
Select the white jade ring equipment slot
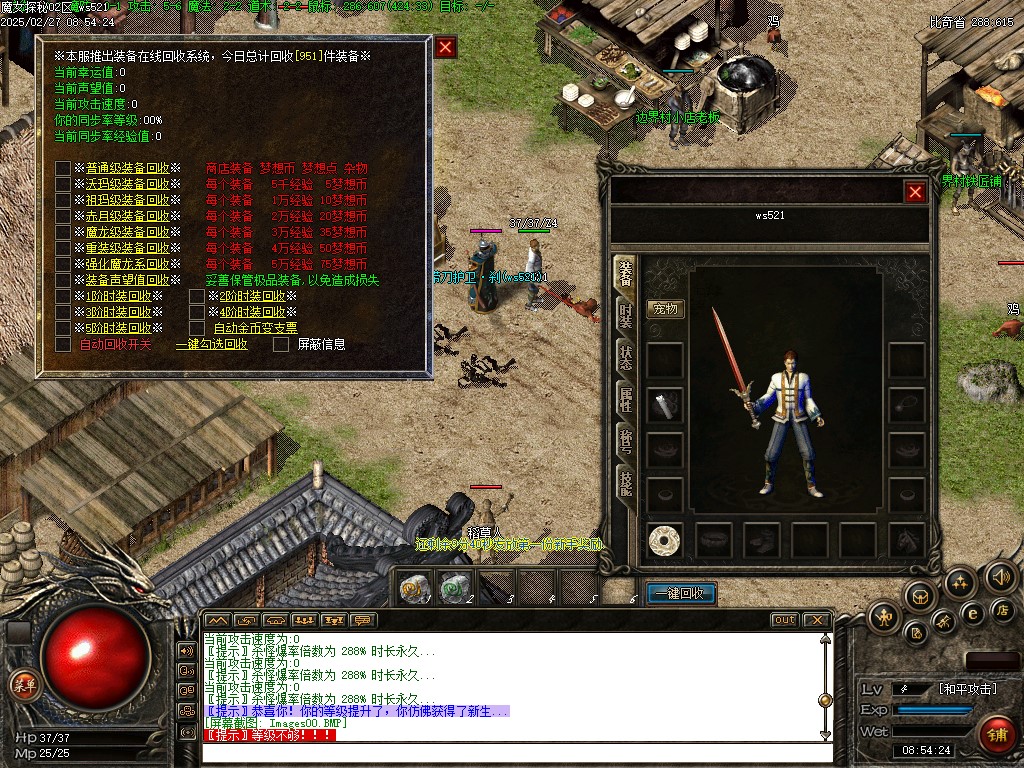click(x=665, y=540)
